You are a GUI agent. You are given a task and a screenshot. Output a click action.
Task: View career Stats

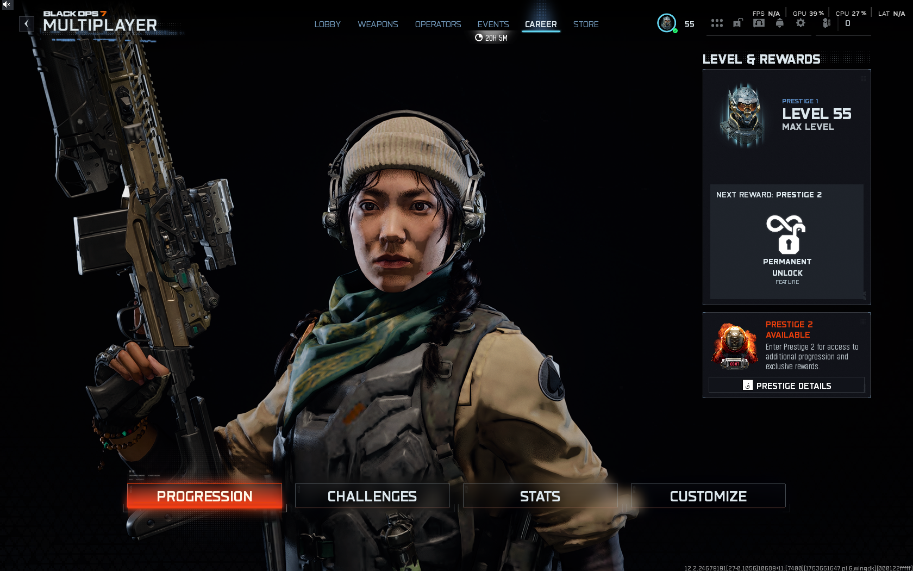540,496
